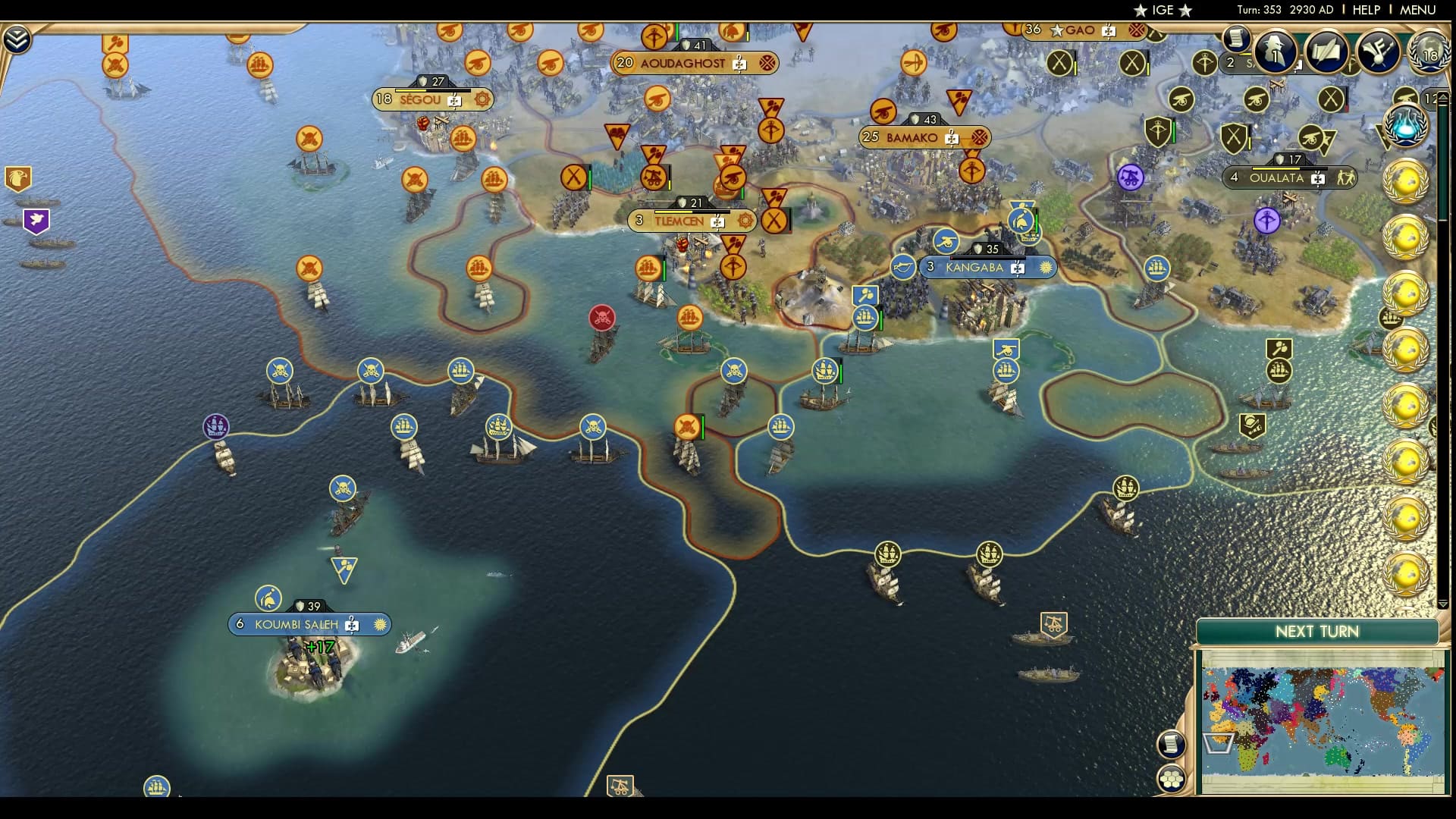Open the Economic Overview scroll icon

(x=1239, y=43)
